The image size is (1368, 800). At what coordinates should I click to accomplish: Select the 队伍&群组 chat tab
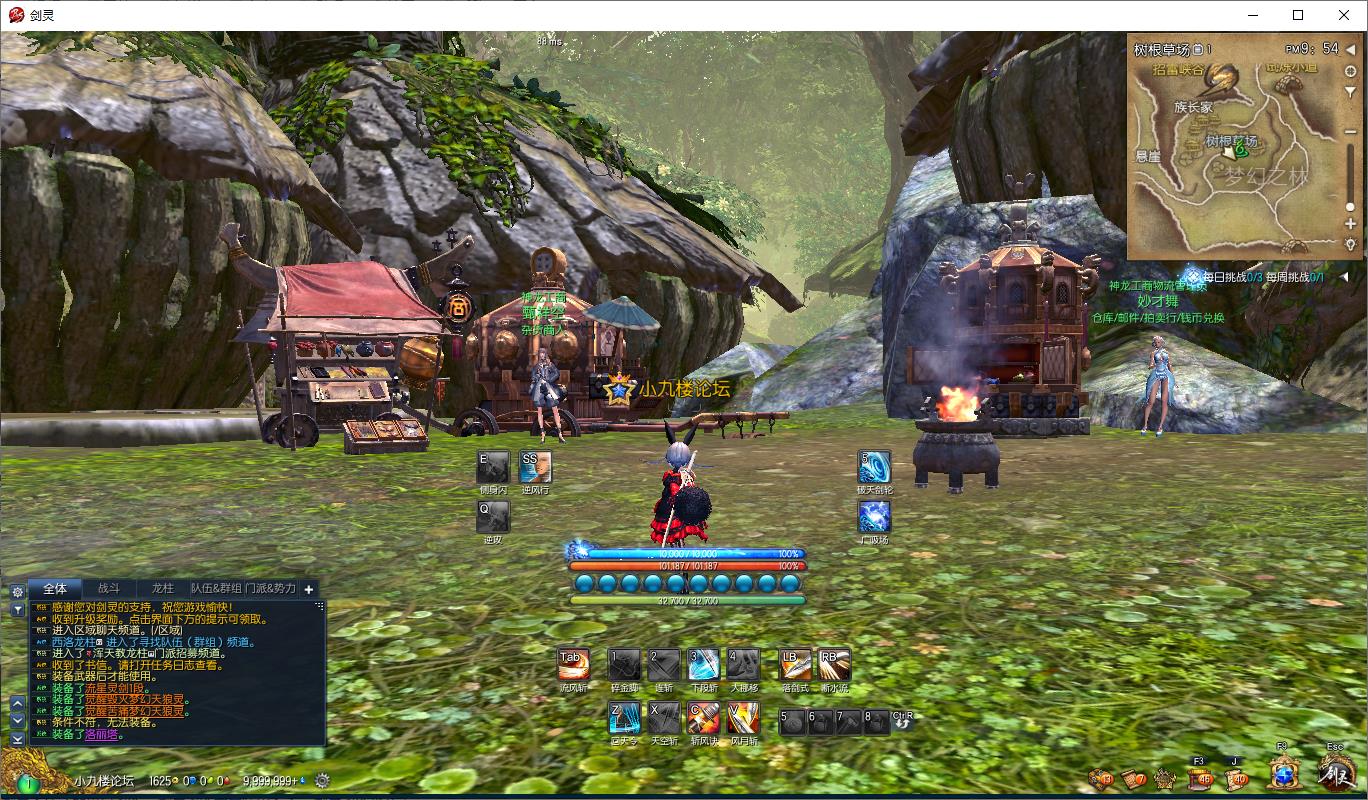coord(216,589)
